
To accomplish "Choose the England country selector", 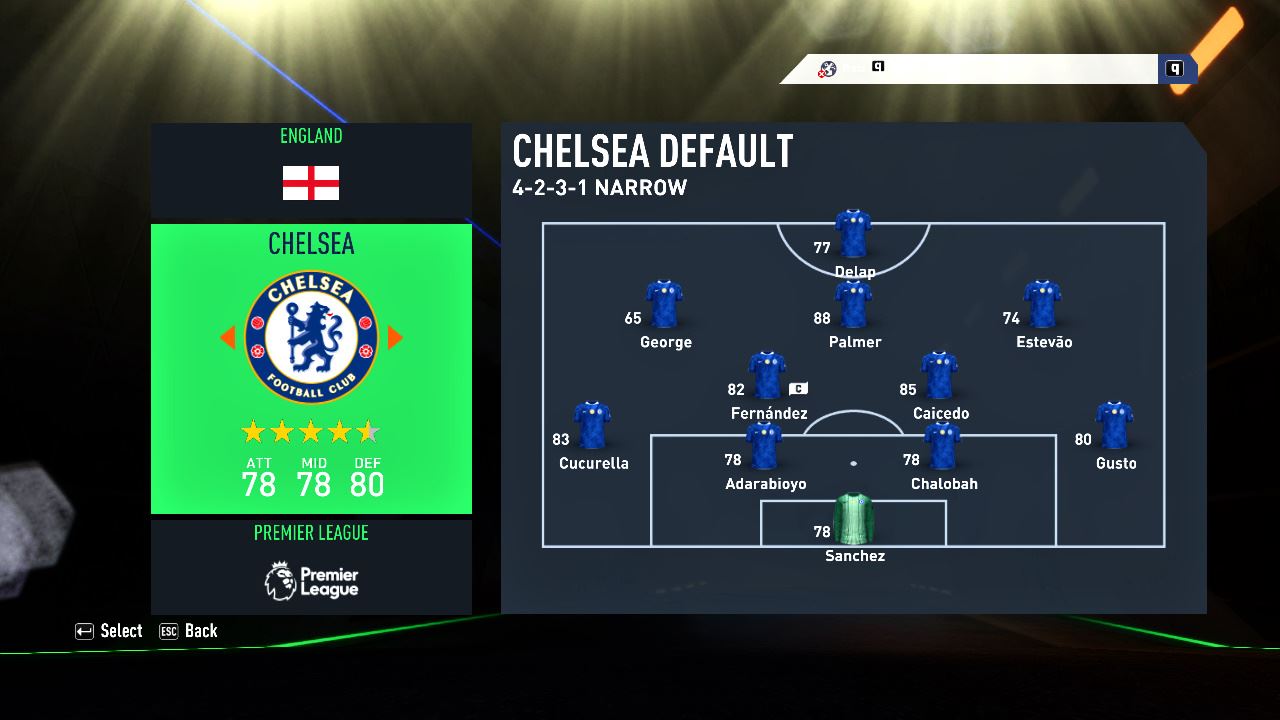I will click(x=311, y=170).
